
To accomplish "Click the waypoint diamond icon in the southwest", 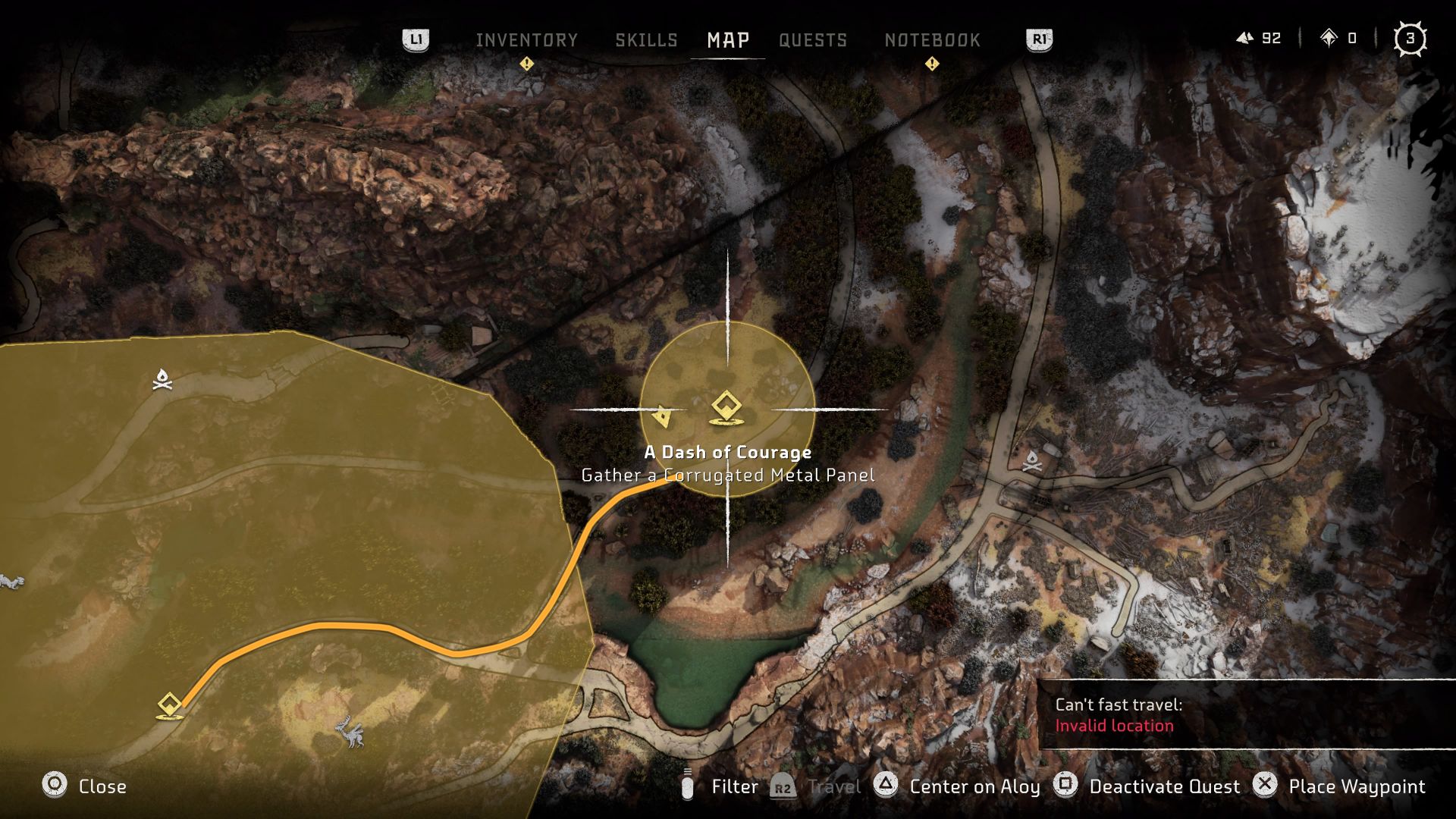I will tap(168, 703).
